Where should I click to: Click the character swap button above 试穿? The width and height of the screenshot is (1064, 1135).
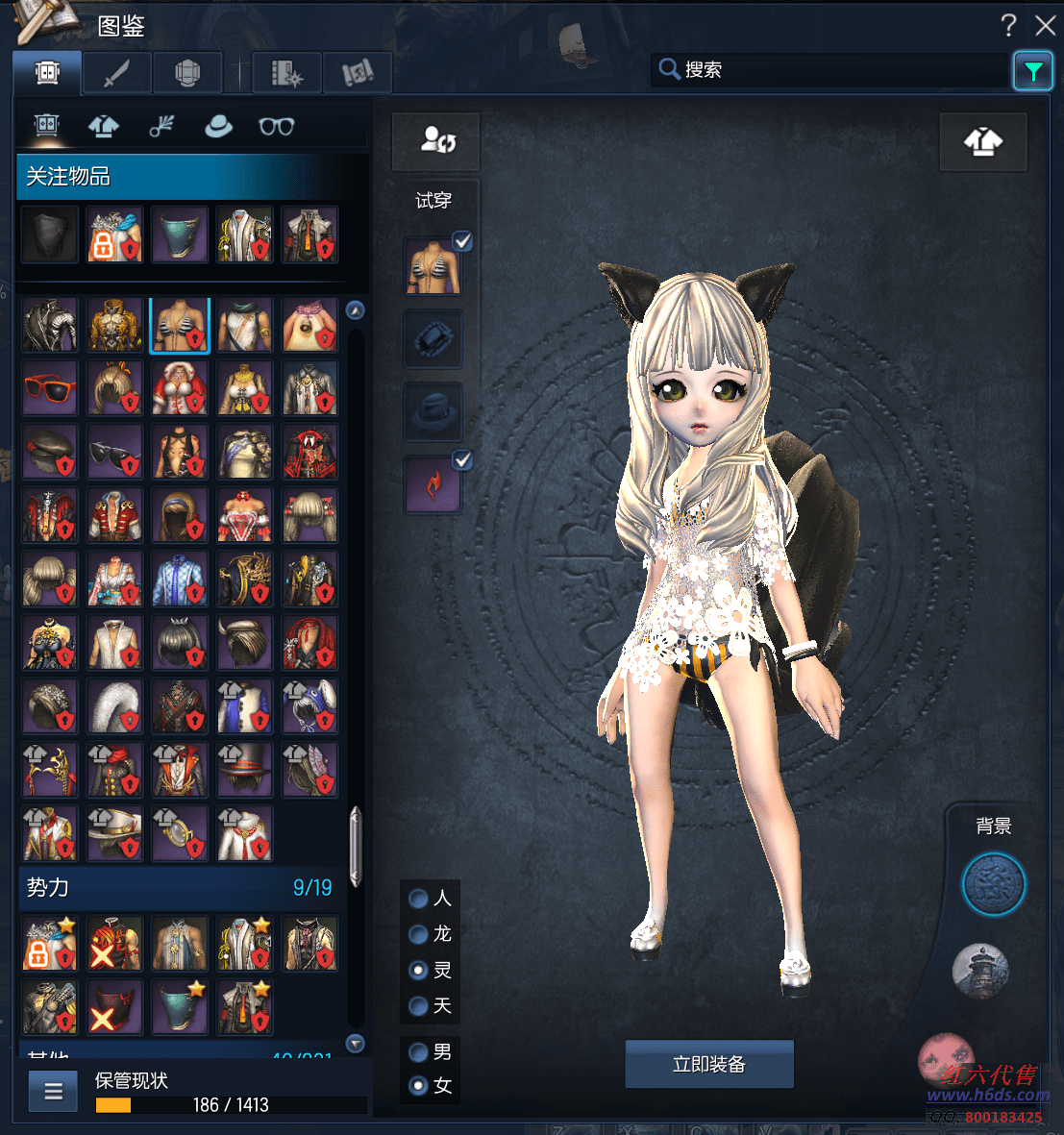point(435,141)
